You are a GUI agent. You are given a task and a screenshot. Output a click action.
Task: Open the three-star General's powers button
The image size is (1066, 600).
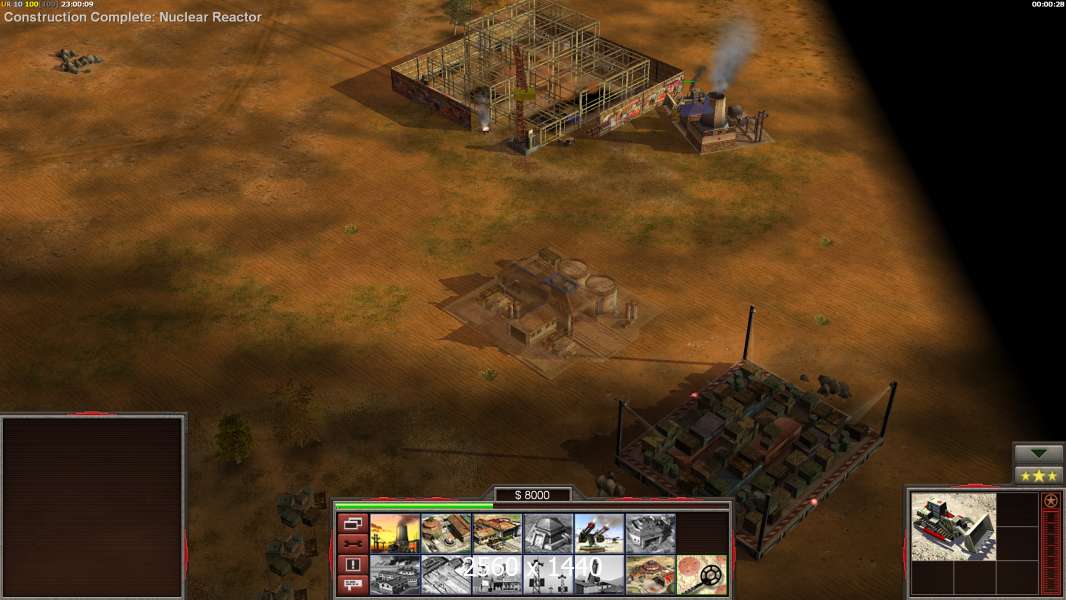tap(1038, 475)
